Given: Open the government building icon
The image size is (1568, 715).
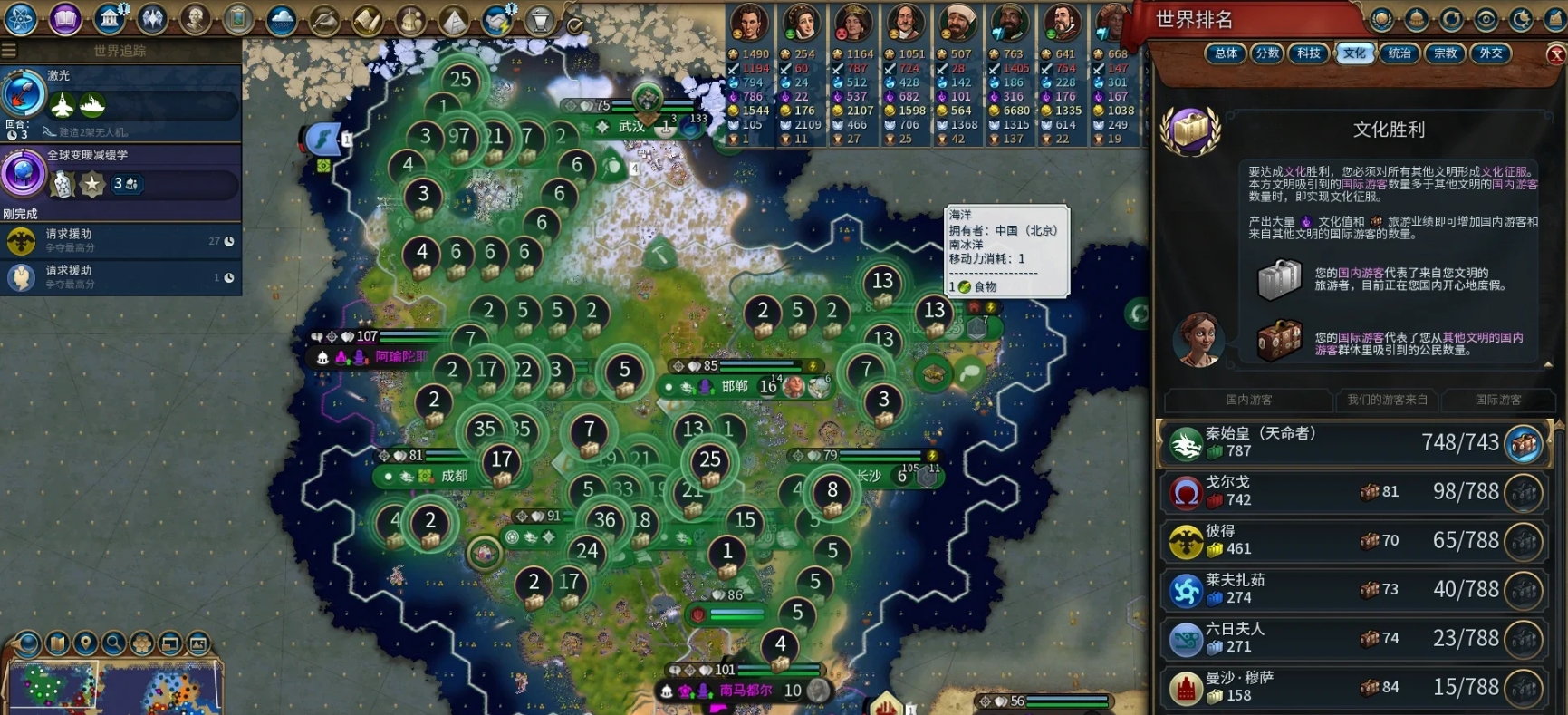Looking at the screenshot, I should (110, 18).
